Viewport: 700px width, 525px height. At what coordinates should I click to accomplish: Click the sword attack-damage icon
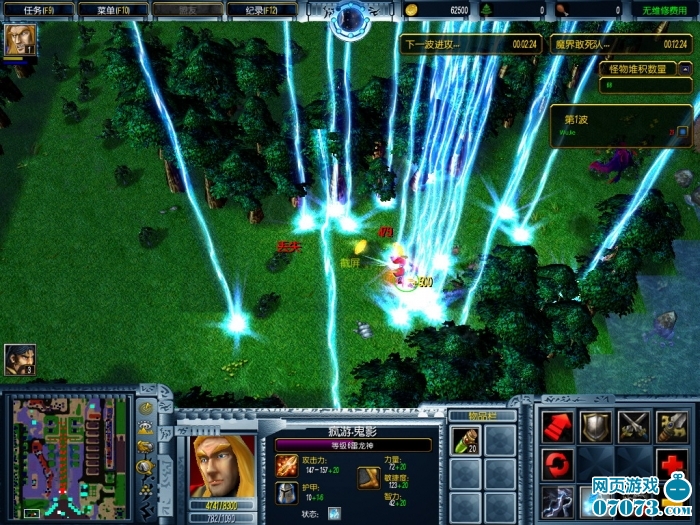click(x=287, y=465)
